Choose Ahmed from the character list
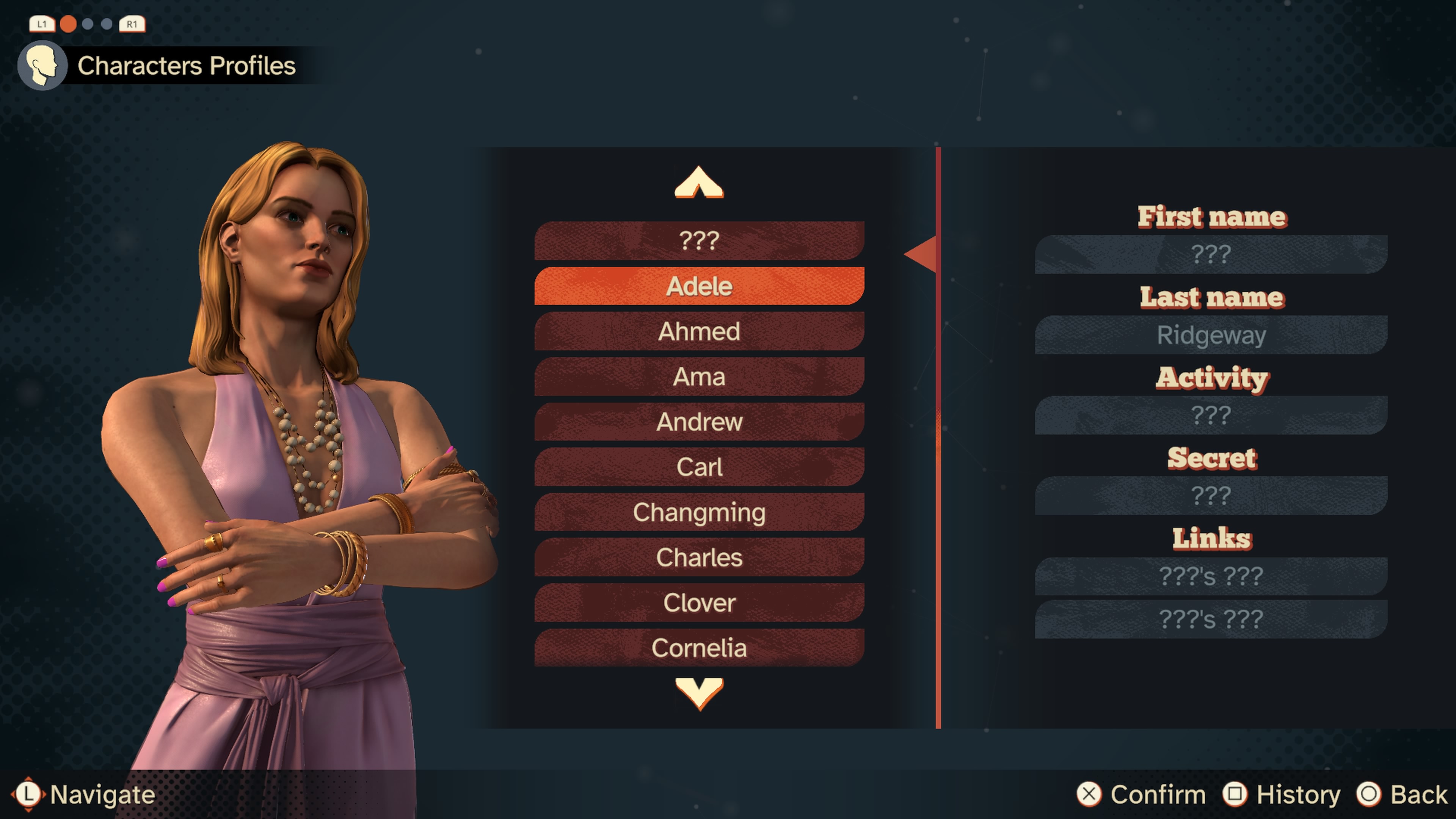Image resolution: width=1456 pixels, height=819 pixels. (x=699, y=331)
